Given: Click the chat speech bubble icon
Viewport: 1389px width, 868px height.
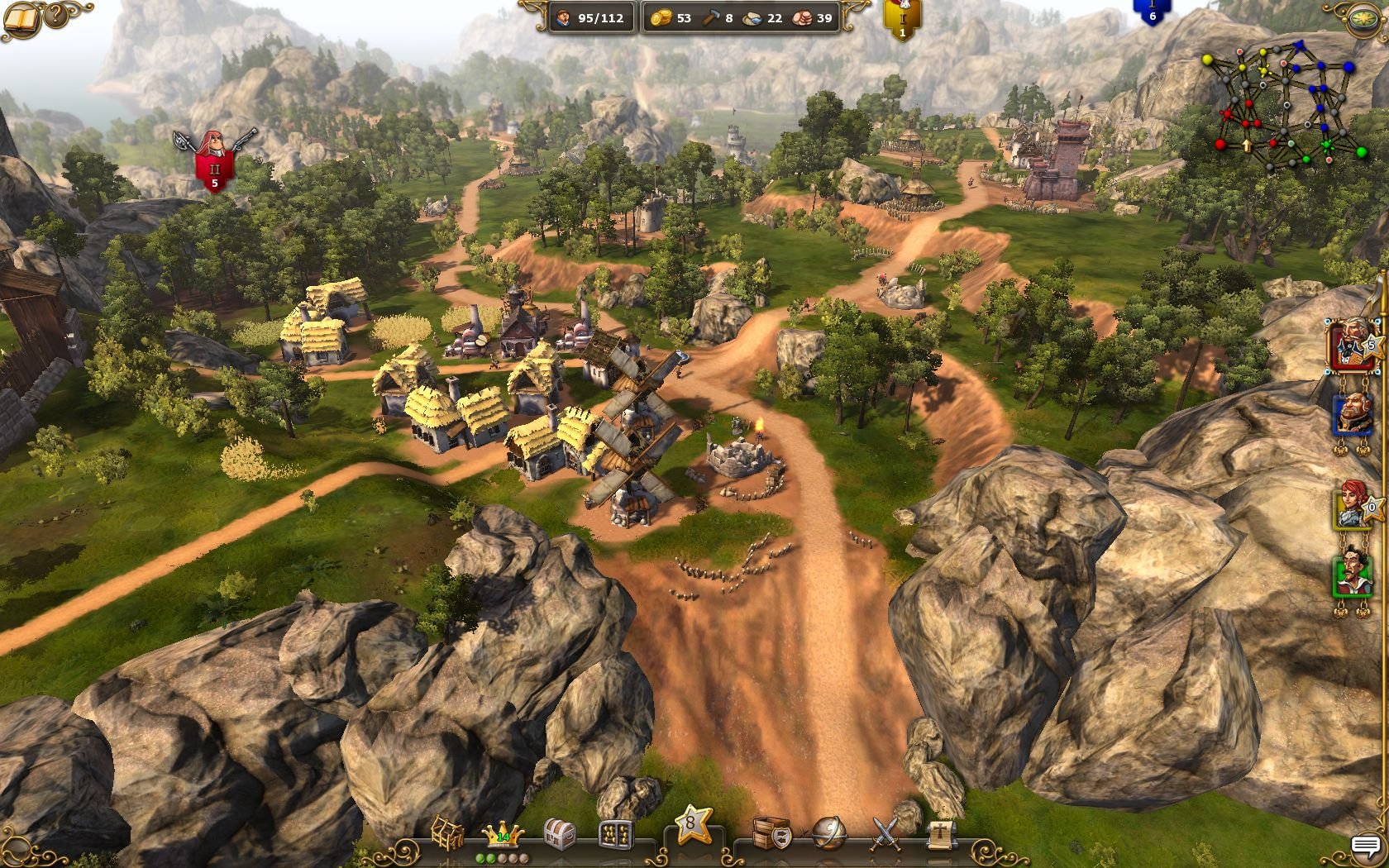Looking at the screenshot, I should 1366,845.
